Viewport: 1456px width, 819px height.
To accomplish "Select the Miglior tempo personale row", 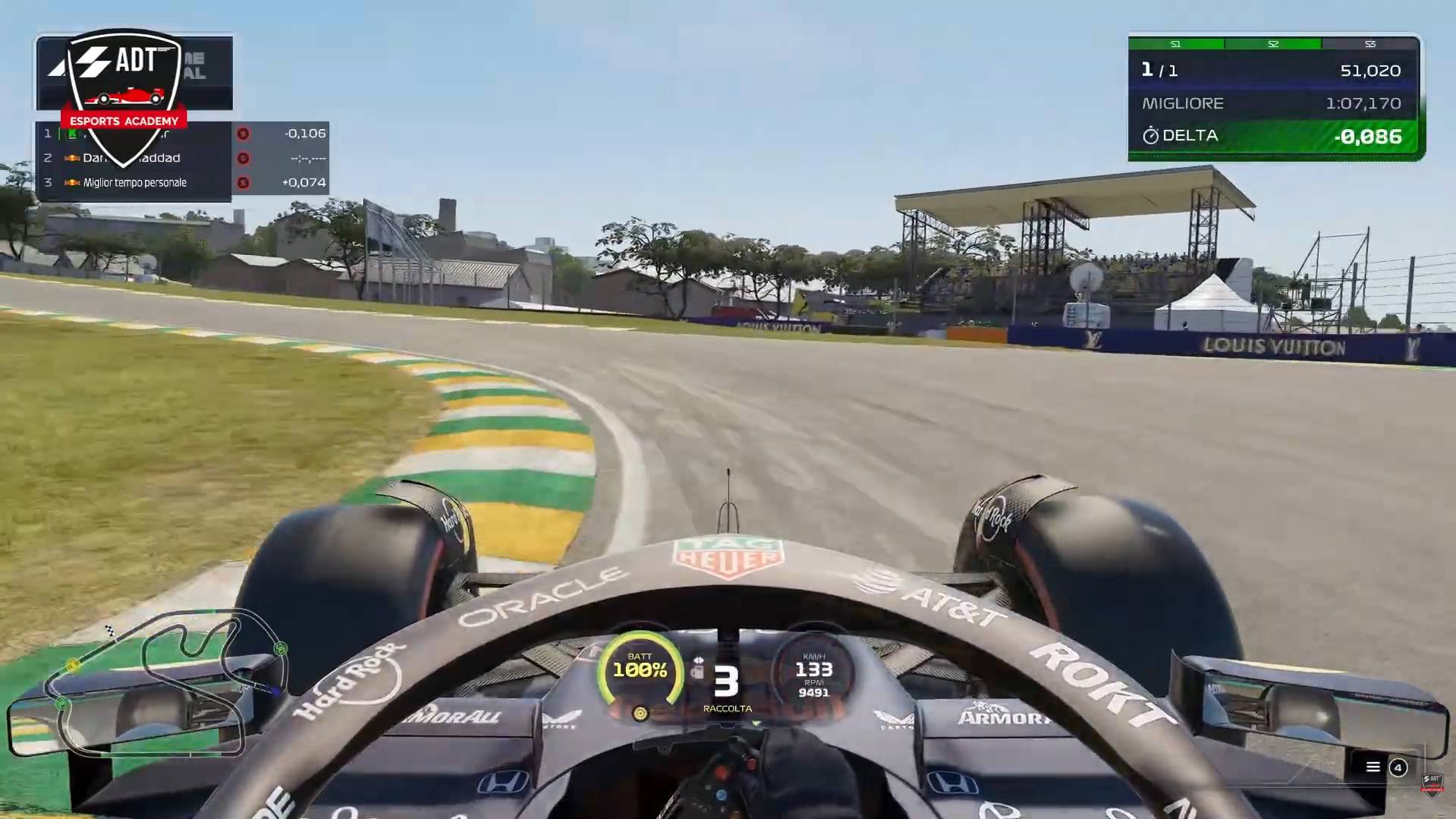I will pyautogui.click(x=135, y=183).
